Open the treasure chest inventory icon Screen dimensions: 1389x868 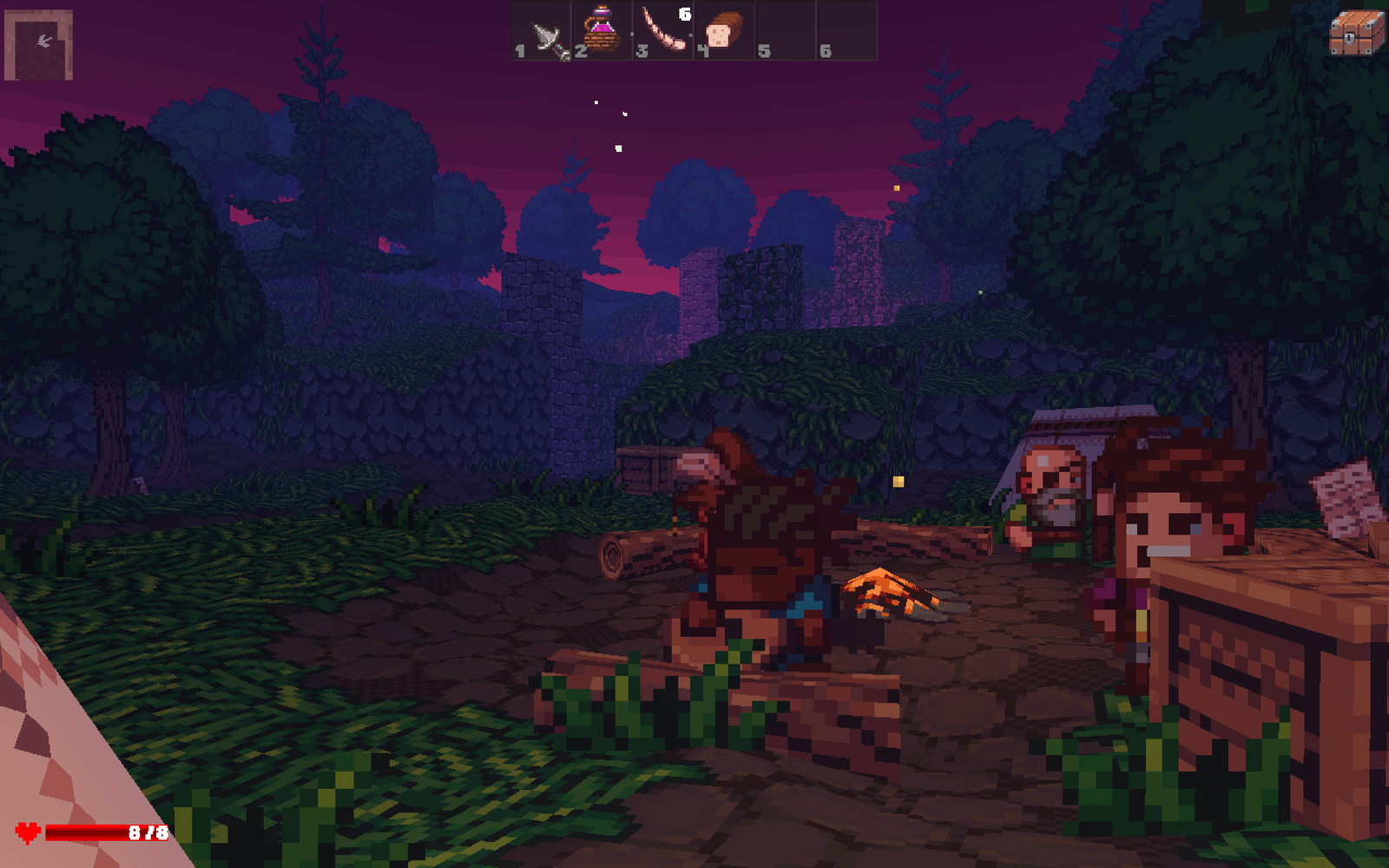tap(1356, 33)
